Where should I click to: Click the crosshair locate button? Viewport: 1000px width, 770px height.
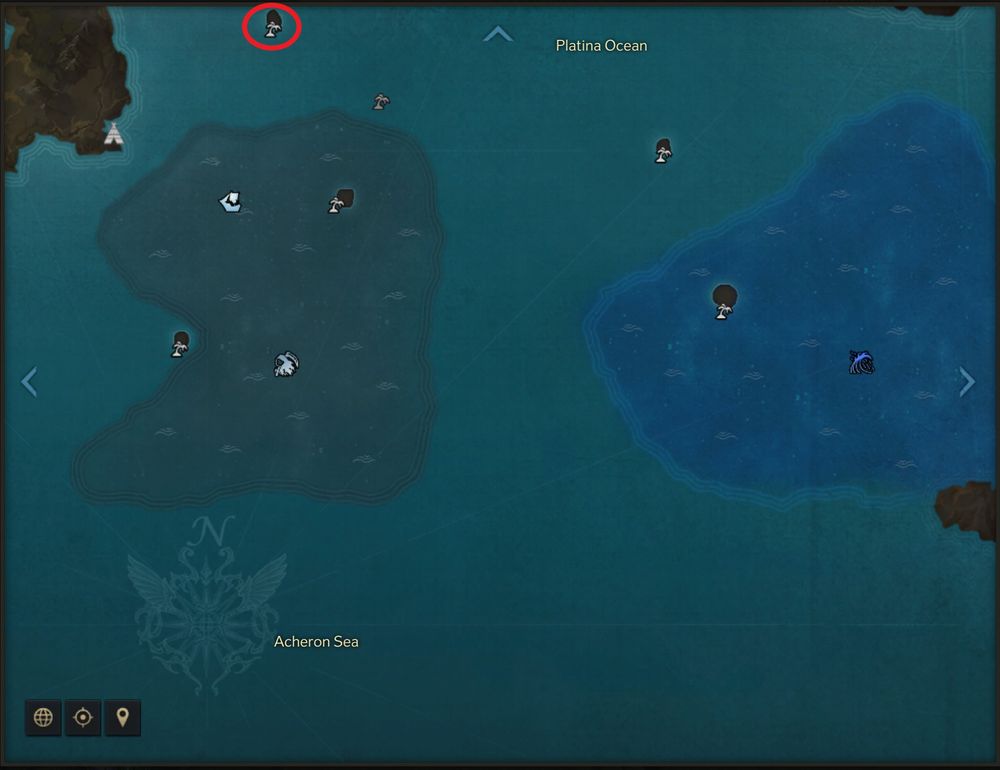pyautogui.click(x=83, y=717)
